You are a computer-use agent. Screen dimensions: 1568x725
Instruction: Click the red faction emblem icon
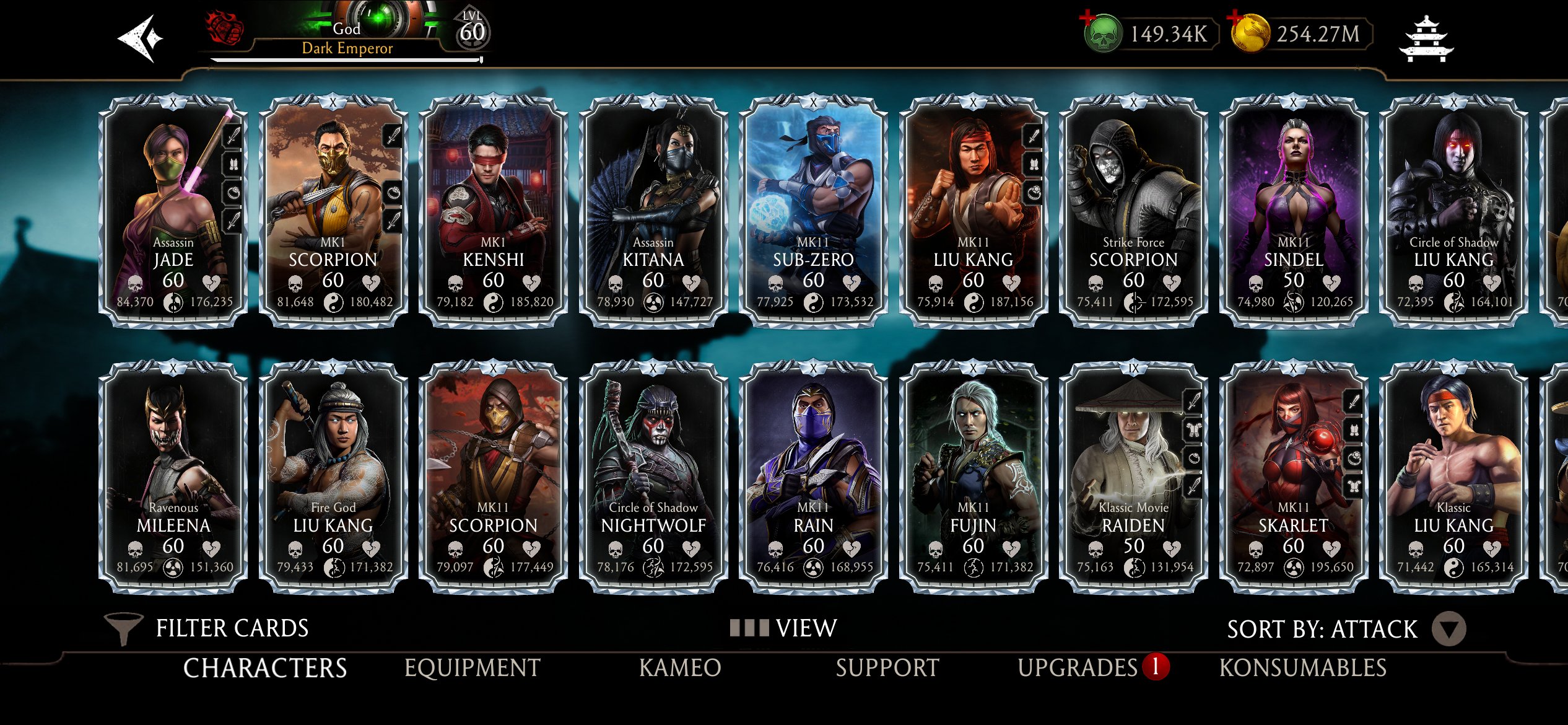click(224, 28)
